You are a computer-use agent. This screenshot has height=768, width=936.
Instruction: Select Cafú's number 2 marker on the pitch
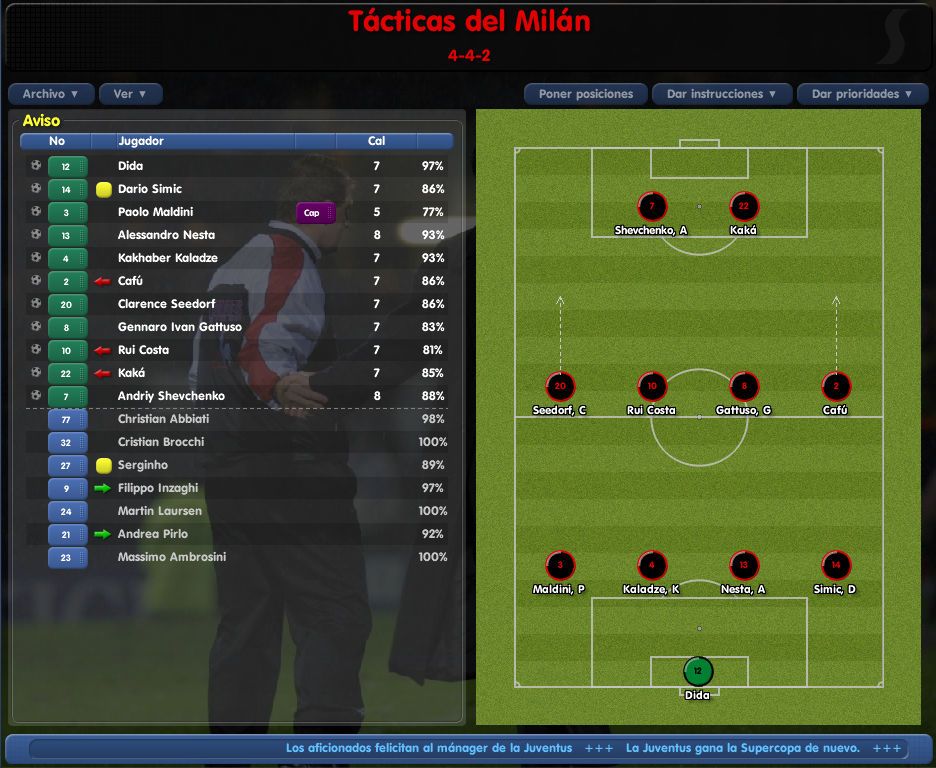835,387
